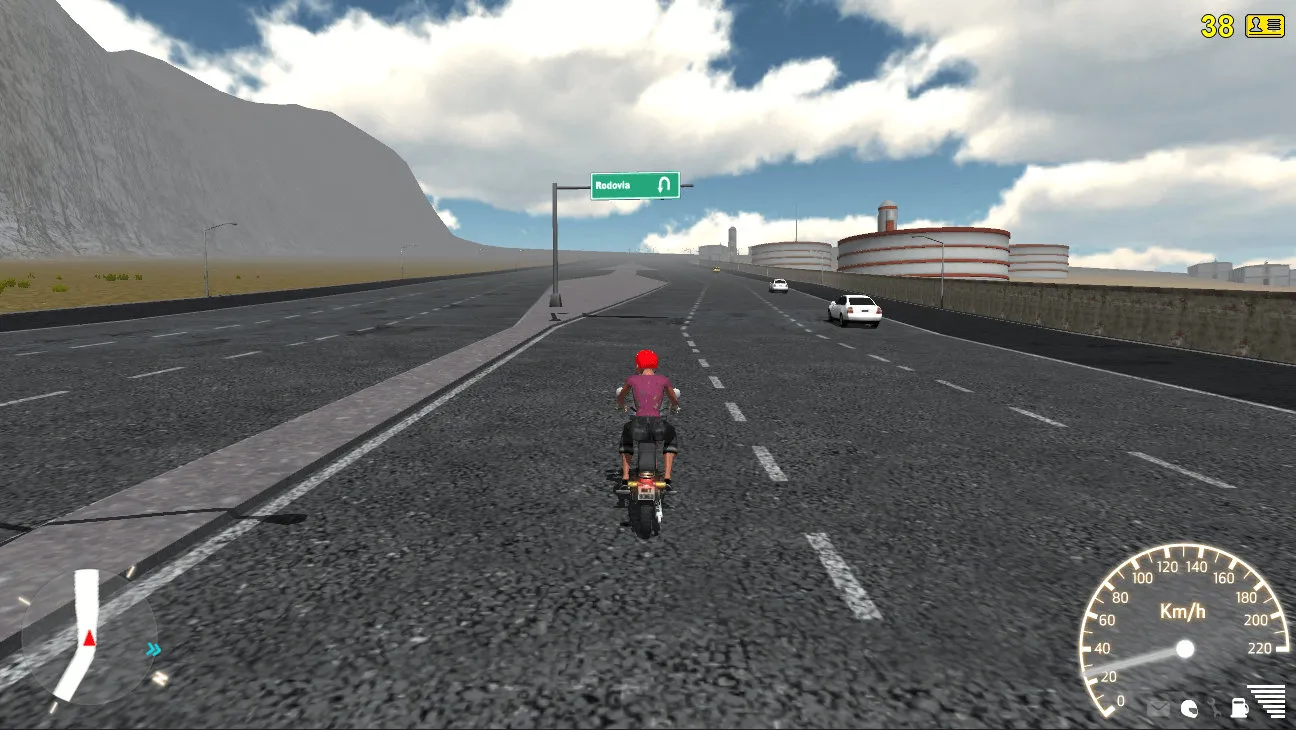
Task: Select the helmet icon on the HUD
Action: [1189, 709]
